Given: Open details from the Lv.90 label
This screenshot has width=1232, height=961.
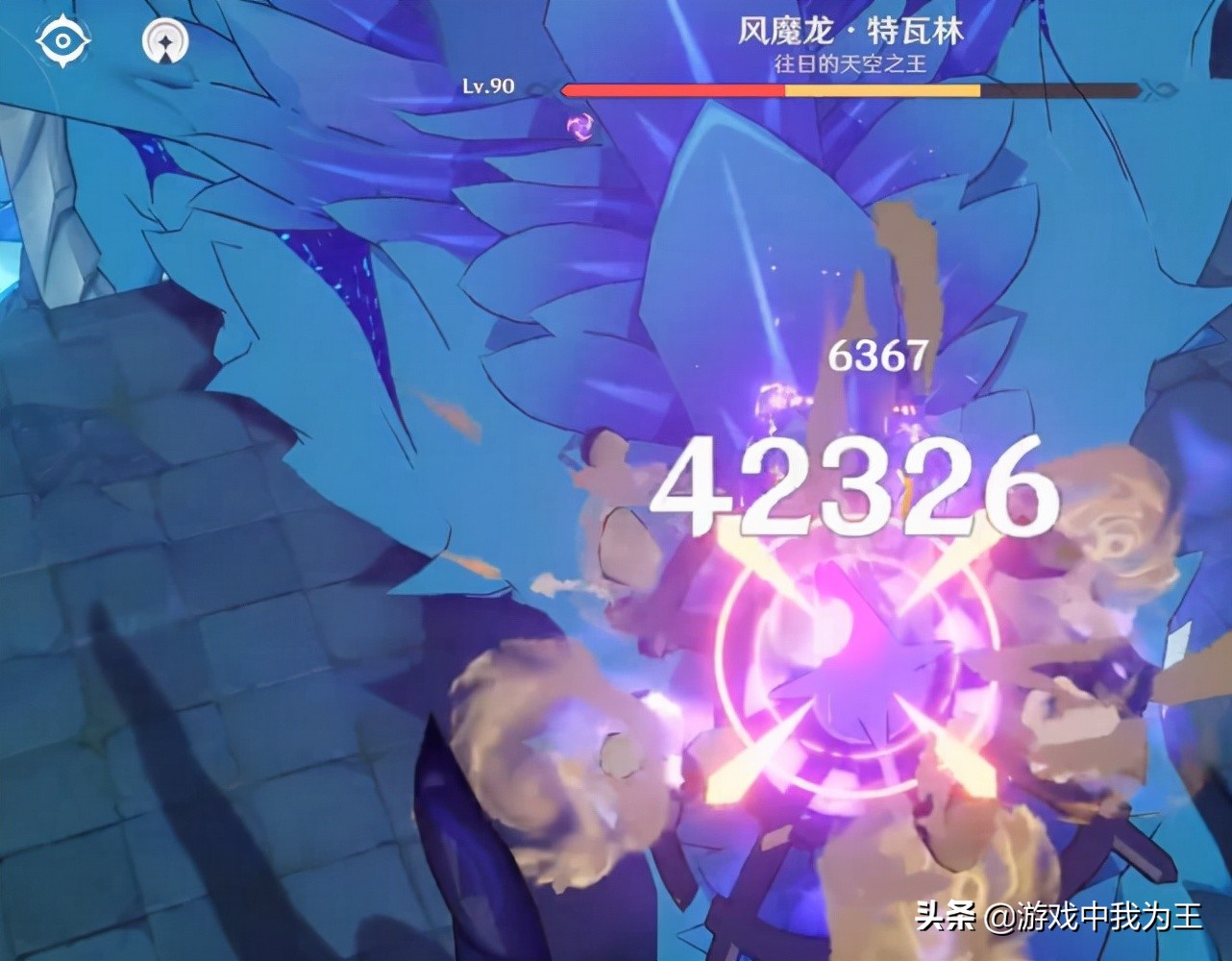Looking at the screenshot, I should (x=485, y=86).
